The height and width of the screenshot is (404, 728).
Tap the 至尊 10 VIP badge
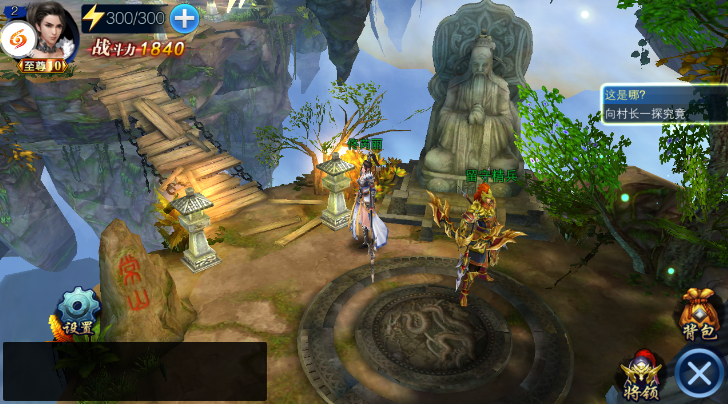(44, 66)
